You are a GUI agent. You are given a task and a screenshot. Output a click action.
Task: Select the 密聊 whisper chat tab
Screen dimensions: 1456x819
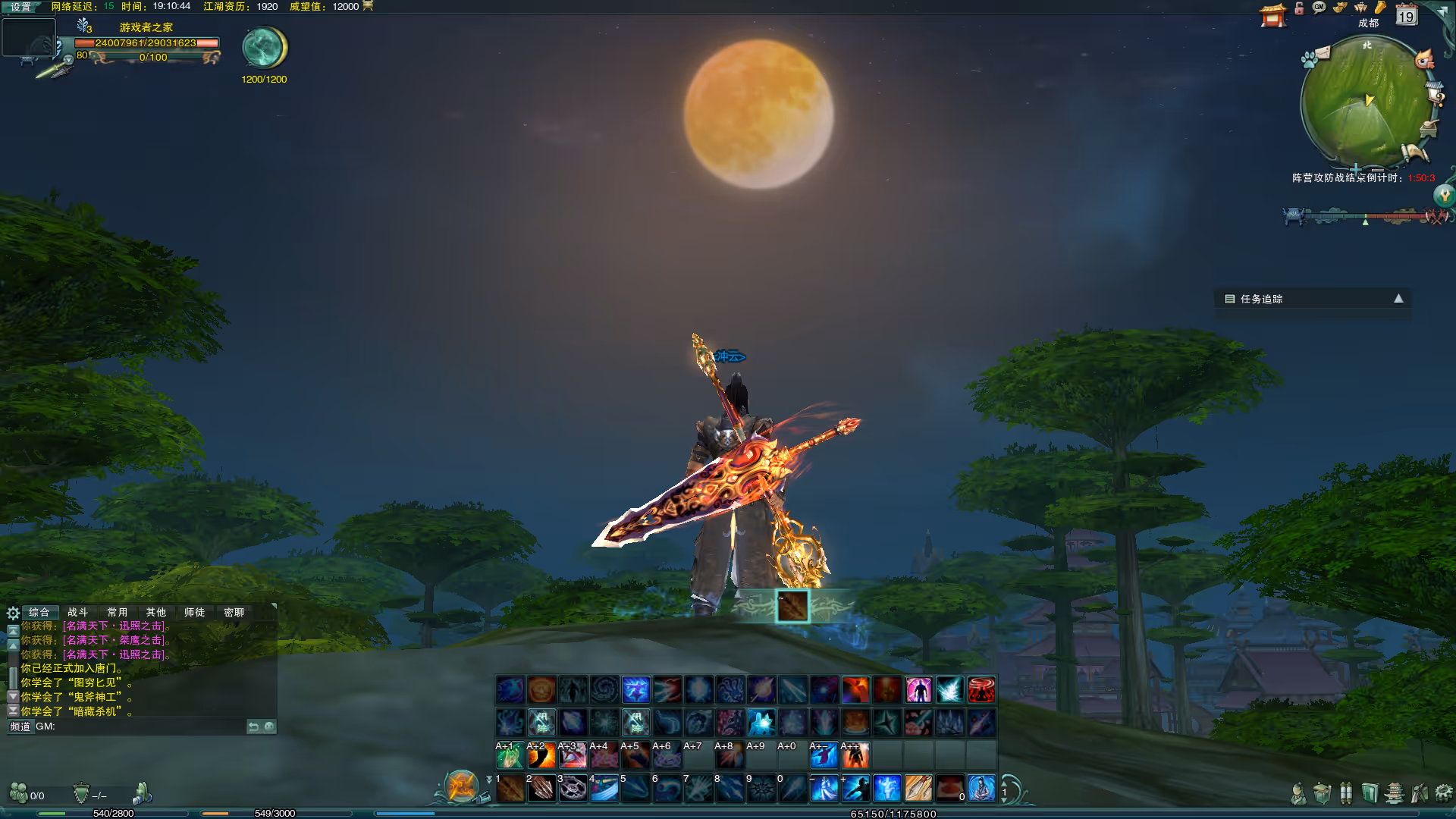pos(234,612)
